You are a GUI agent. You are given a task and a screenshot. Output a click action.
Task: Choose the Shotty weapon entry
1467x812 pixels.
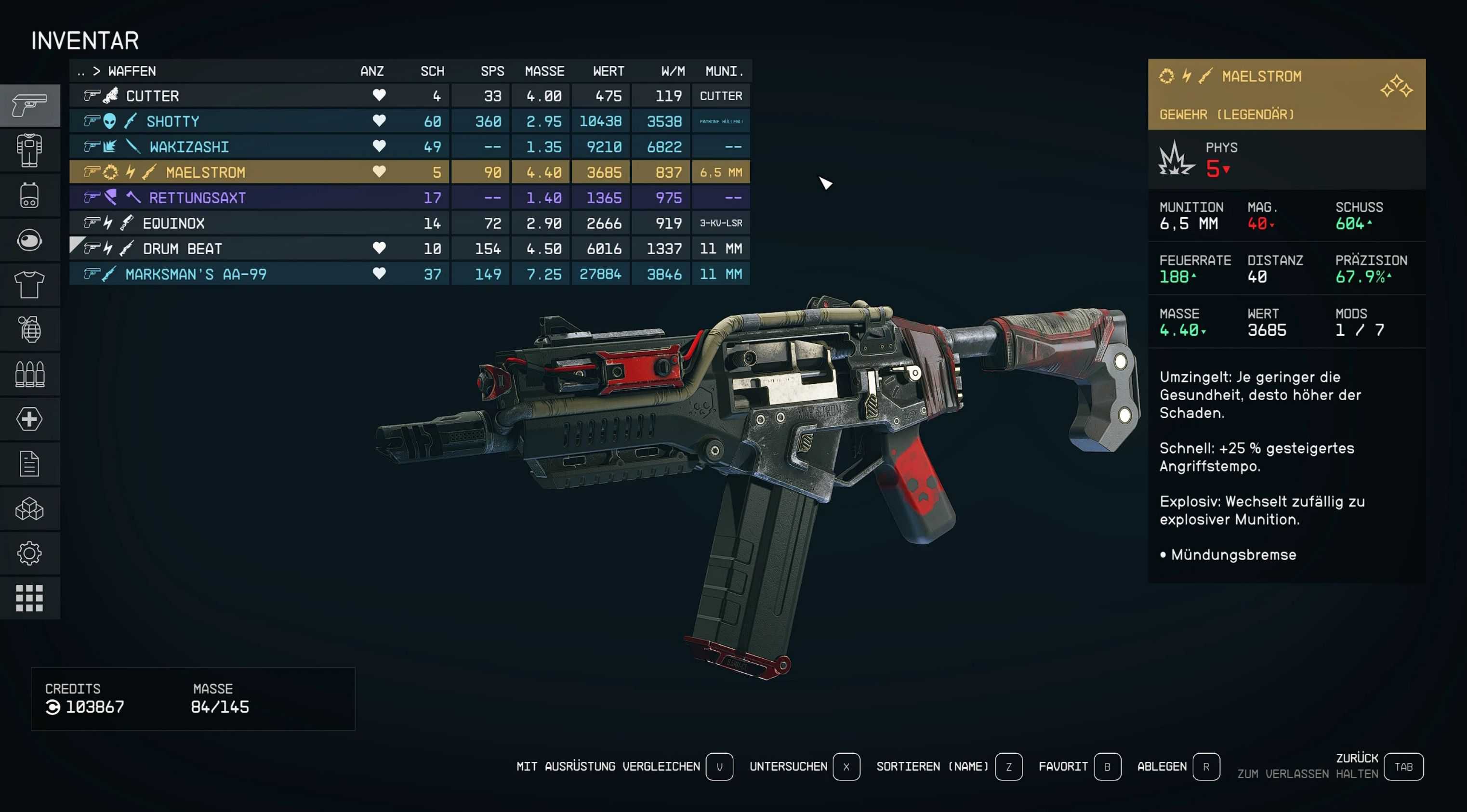click(172, 121)
